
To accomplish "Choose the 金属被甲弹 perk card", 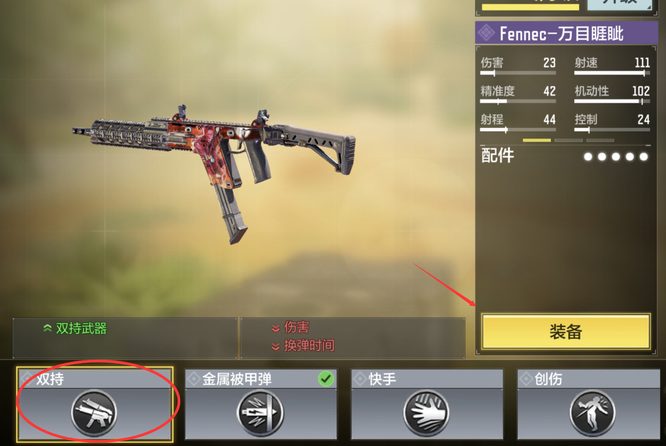I will (261, 403).
